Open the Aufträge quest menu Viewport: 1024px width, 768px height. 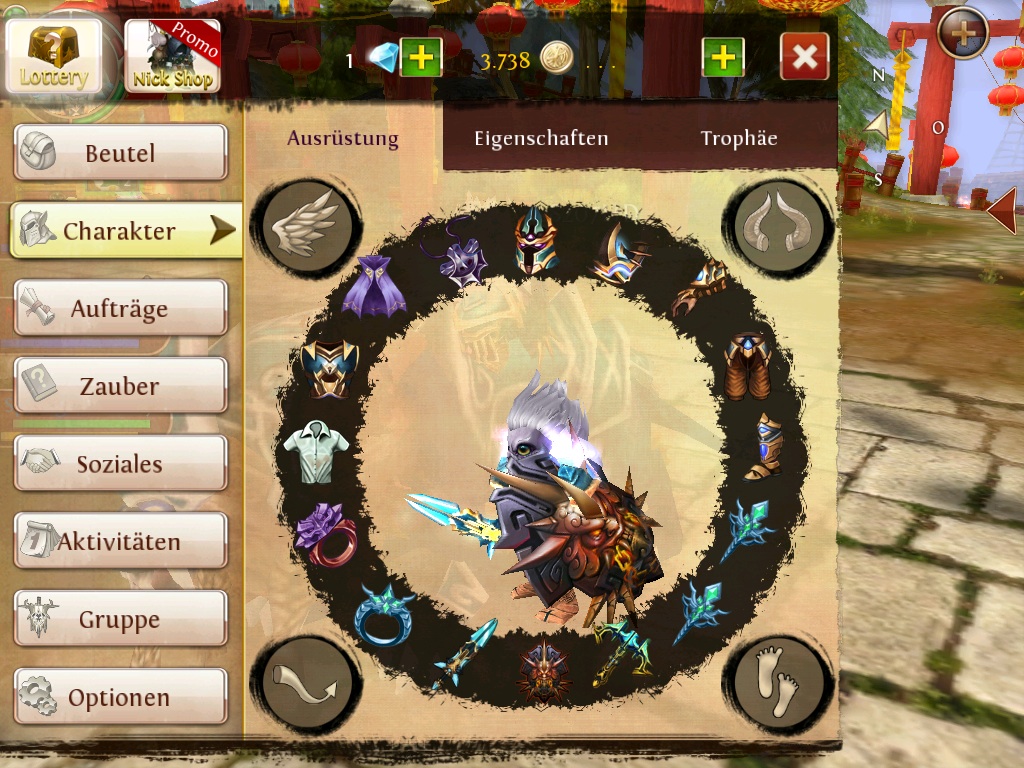(121, 309)
